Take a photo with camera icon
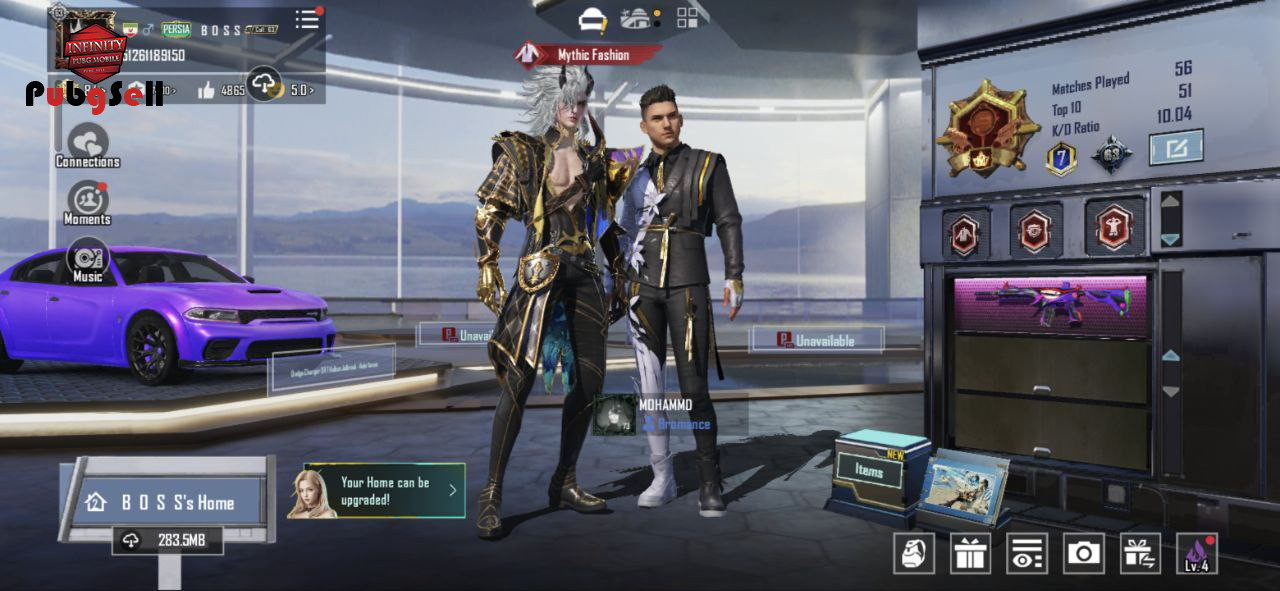This screenshot has width=1280, height=591. pyautogui.click(x=1083, y=553)
